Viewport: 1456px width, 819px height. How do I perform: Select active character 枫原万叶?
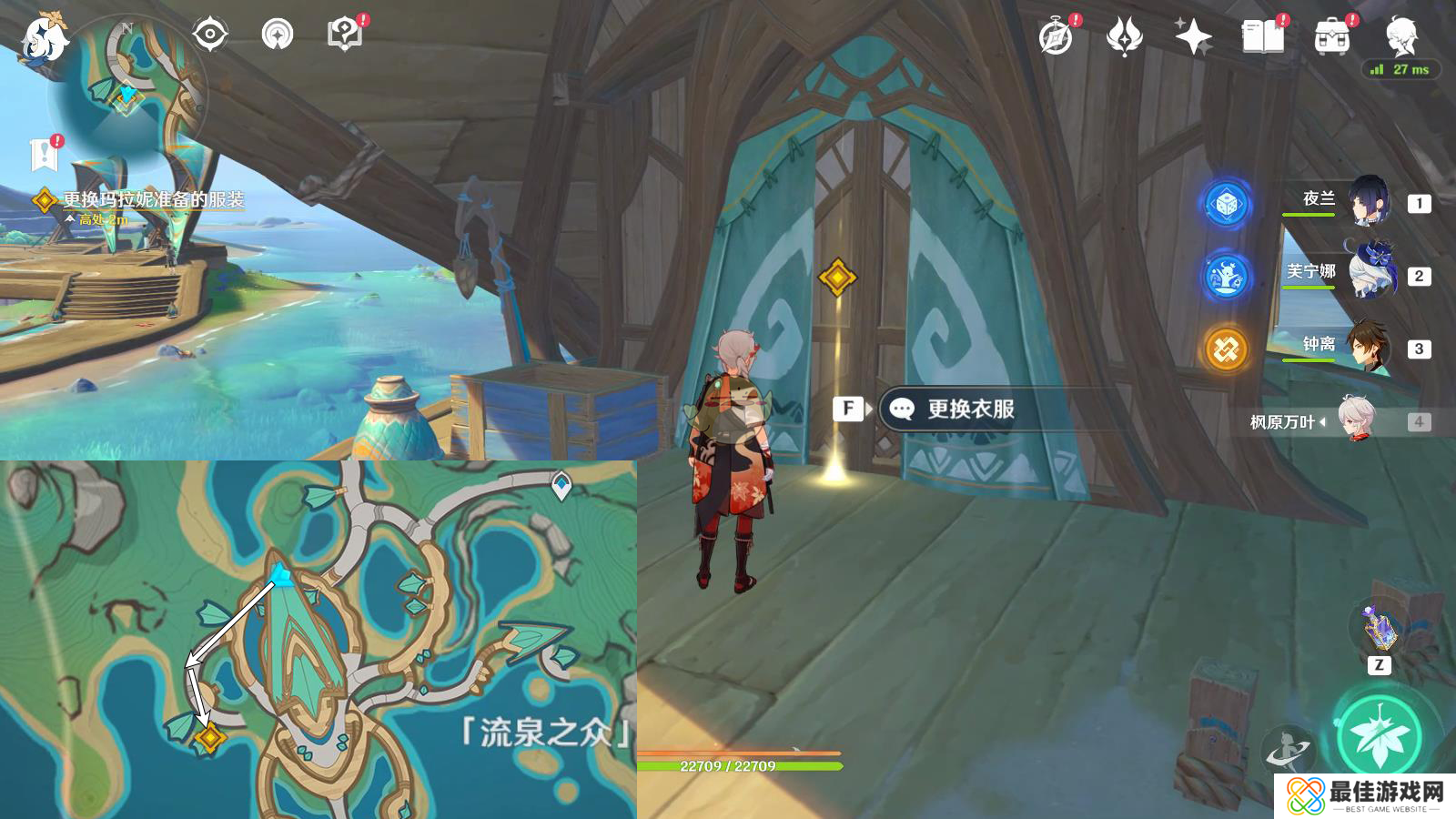tap(1358, 420)
